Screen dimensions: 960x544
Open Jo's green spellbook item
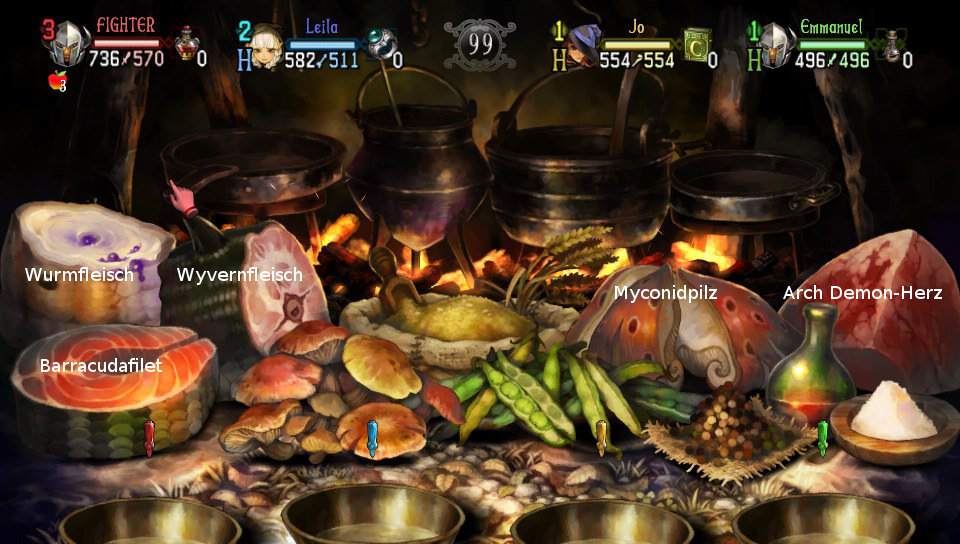(x=697, y=44)
